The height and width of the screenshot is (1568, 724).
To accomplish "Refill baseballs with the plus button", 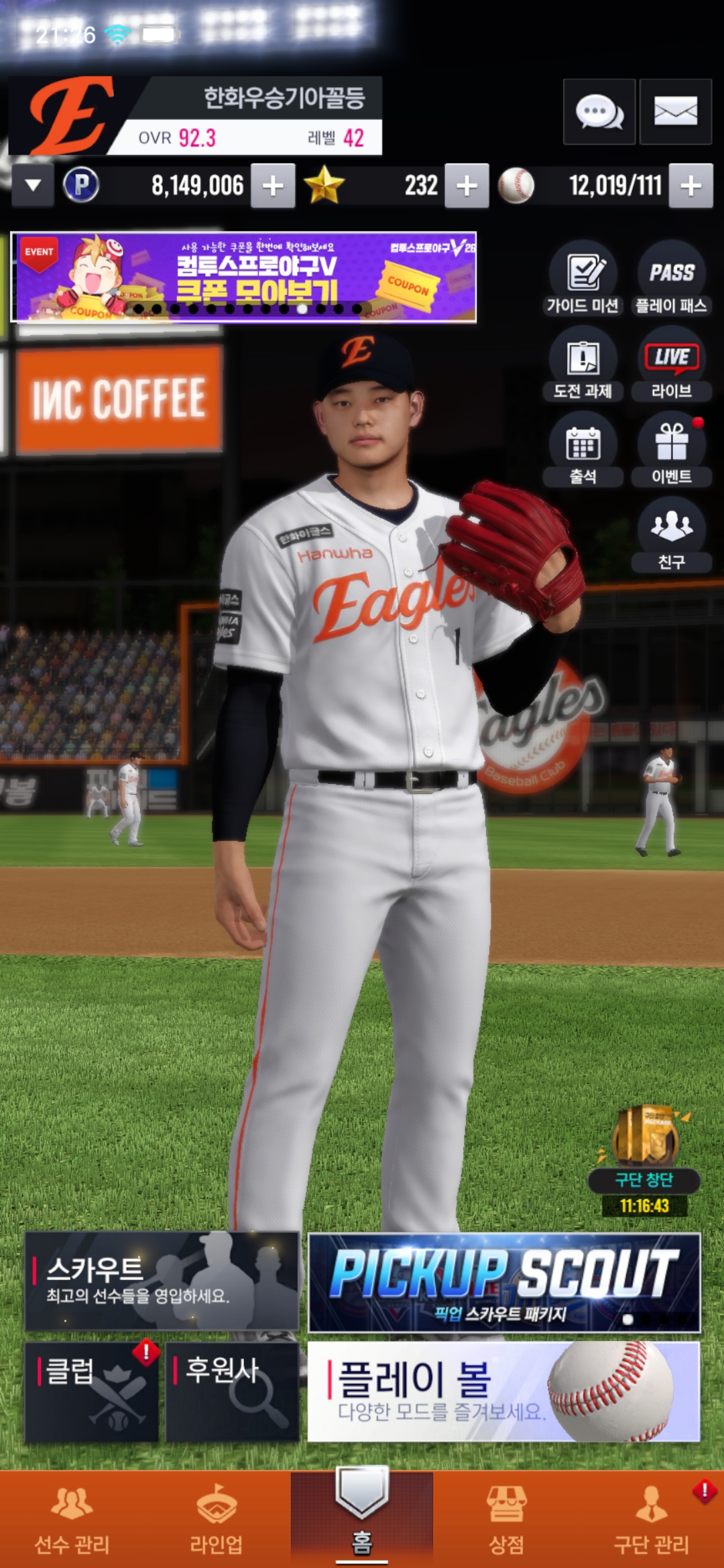I will (x=691, y=186).
